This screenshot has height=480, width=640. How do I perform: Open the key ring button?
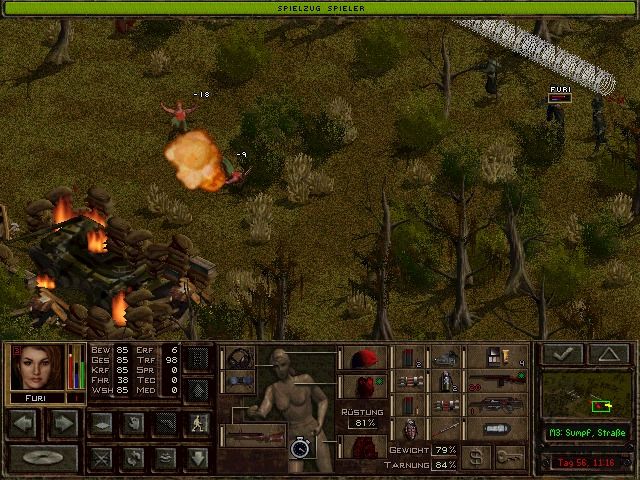click(x=510, y=456)
